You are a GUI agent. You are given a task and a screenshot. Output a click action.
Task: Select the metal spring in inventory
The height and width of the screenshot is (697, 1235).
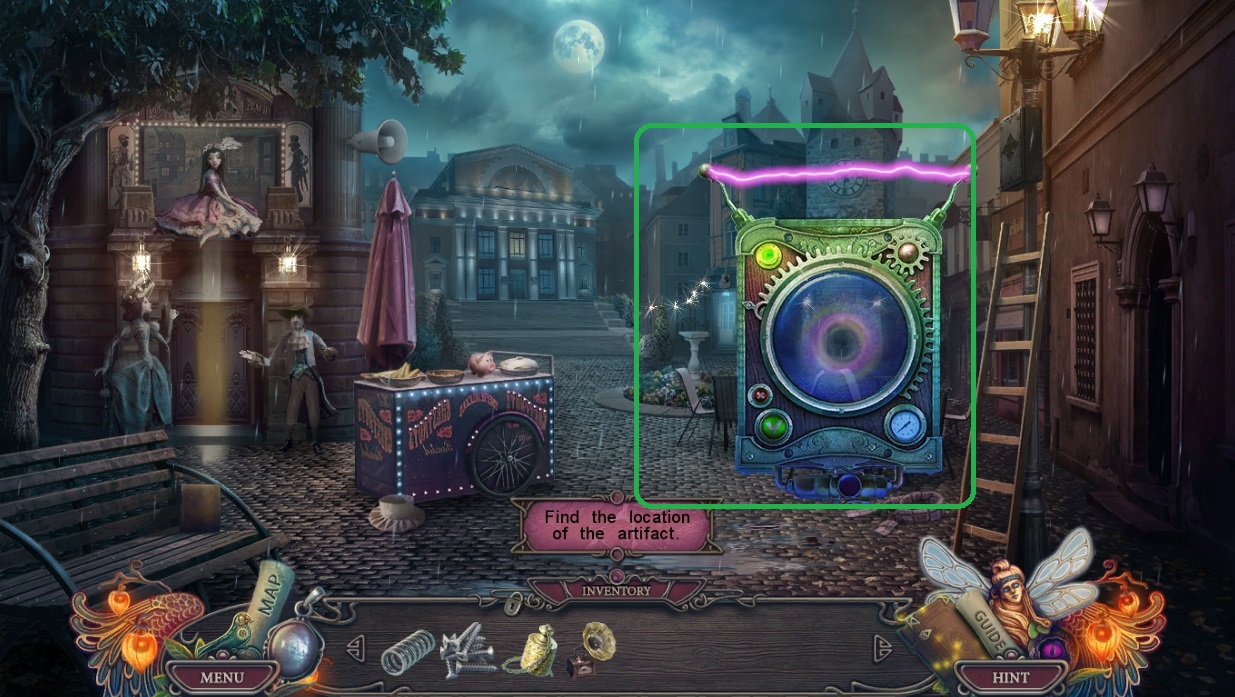coord(408,652)
